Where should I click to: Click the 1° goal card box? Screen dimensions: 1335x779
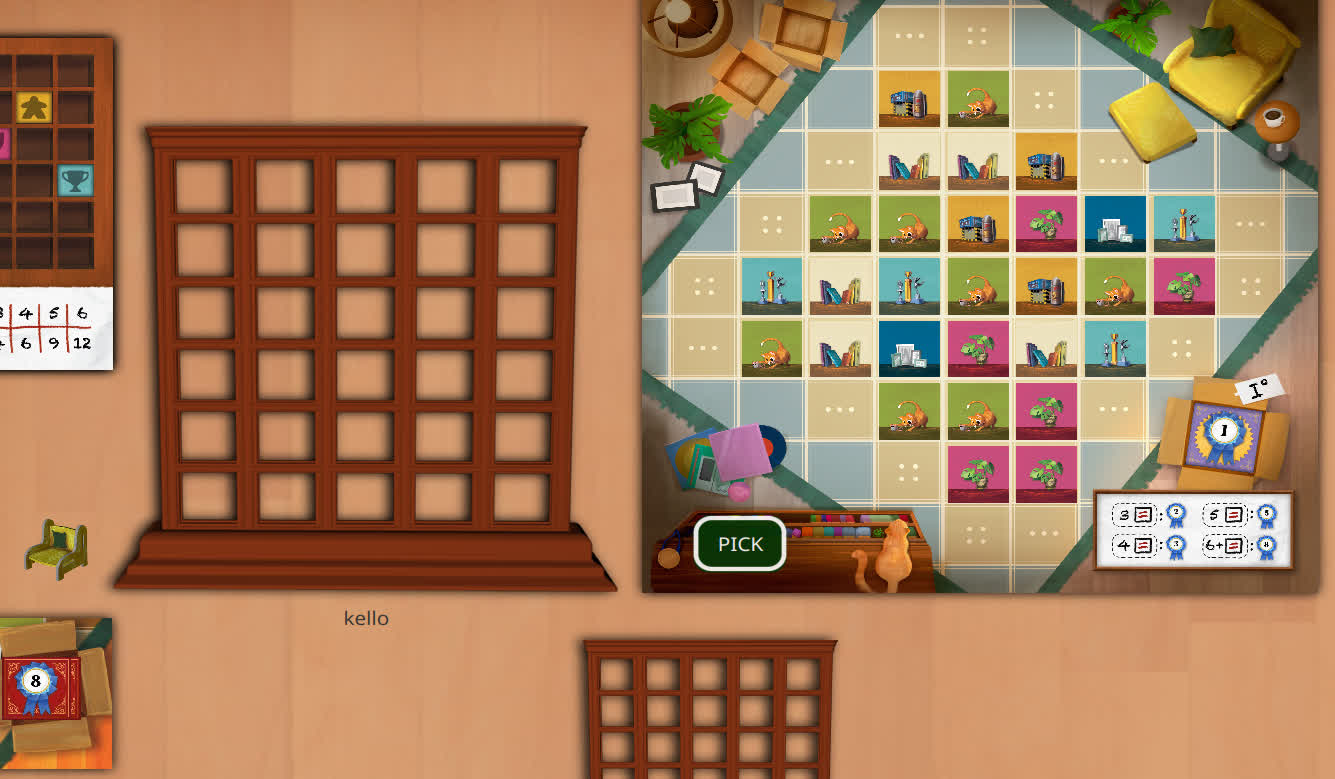pos(1256,390)
